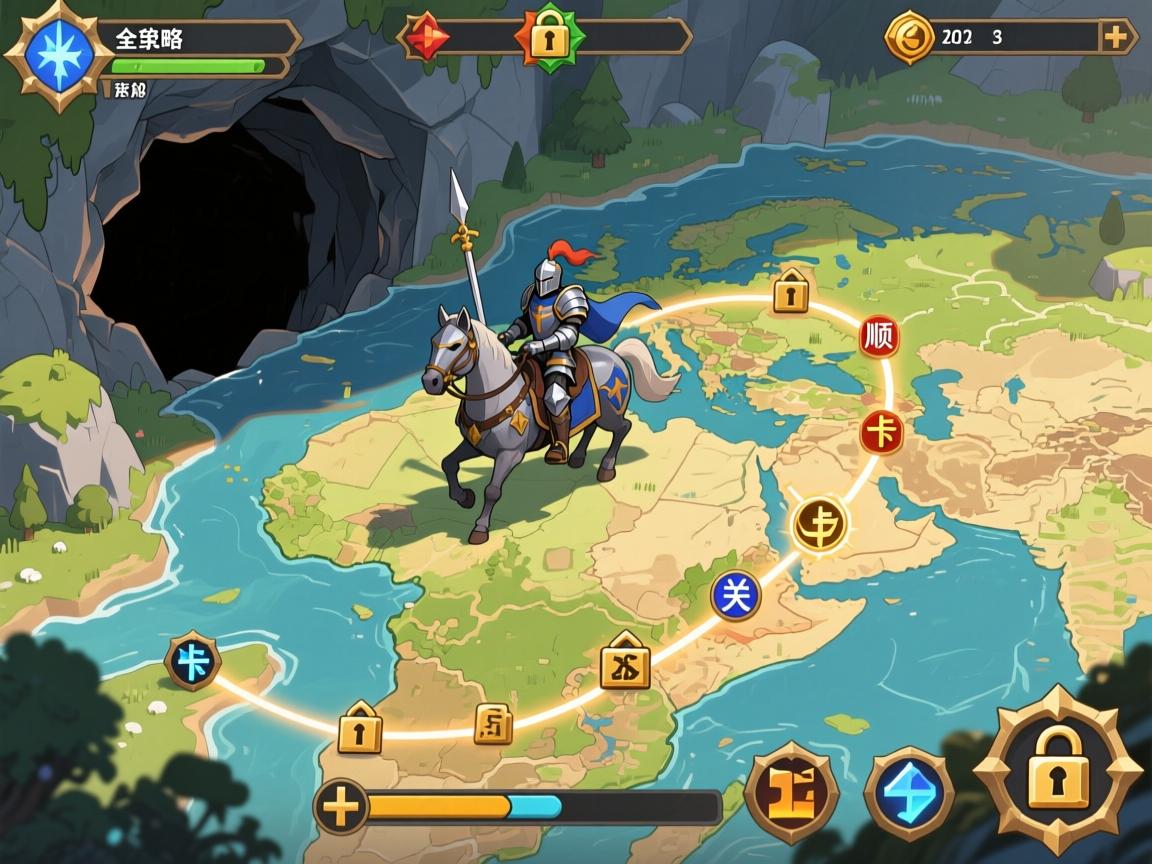Tap the large gold padlock button
Screen dimensions: 1152x864
(x=1058, y=772)
